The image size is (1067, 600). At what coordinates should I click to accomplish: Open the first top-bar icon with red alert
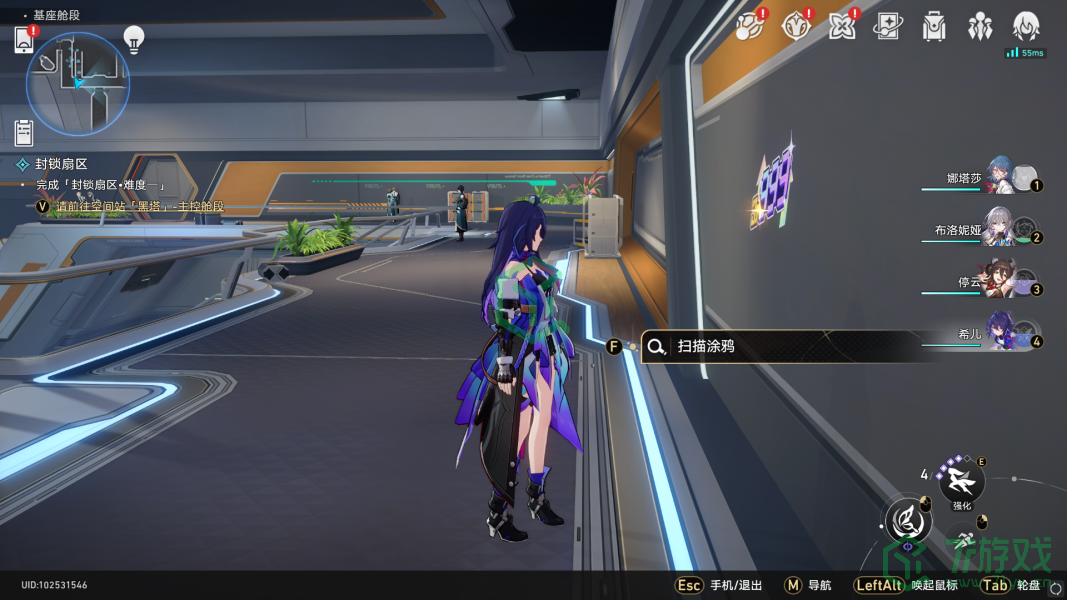tap(749, 27)
